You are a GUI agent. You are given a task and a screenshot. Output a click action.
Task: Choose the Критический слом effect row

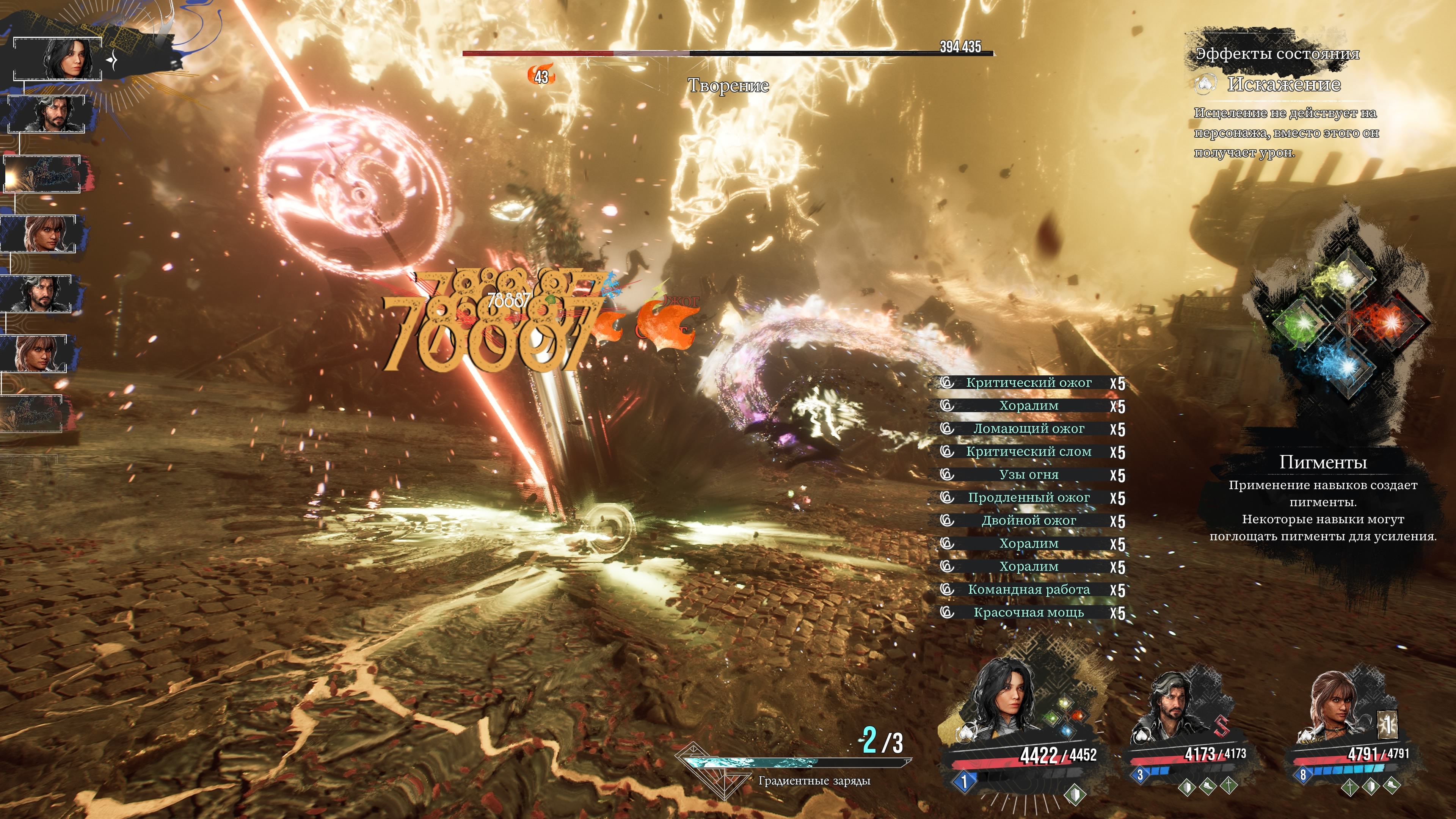[1029, 452]
